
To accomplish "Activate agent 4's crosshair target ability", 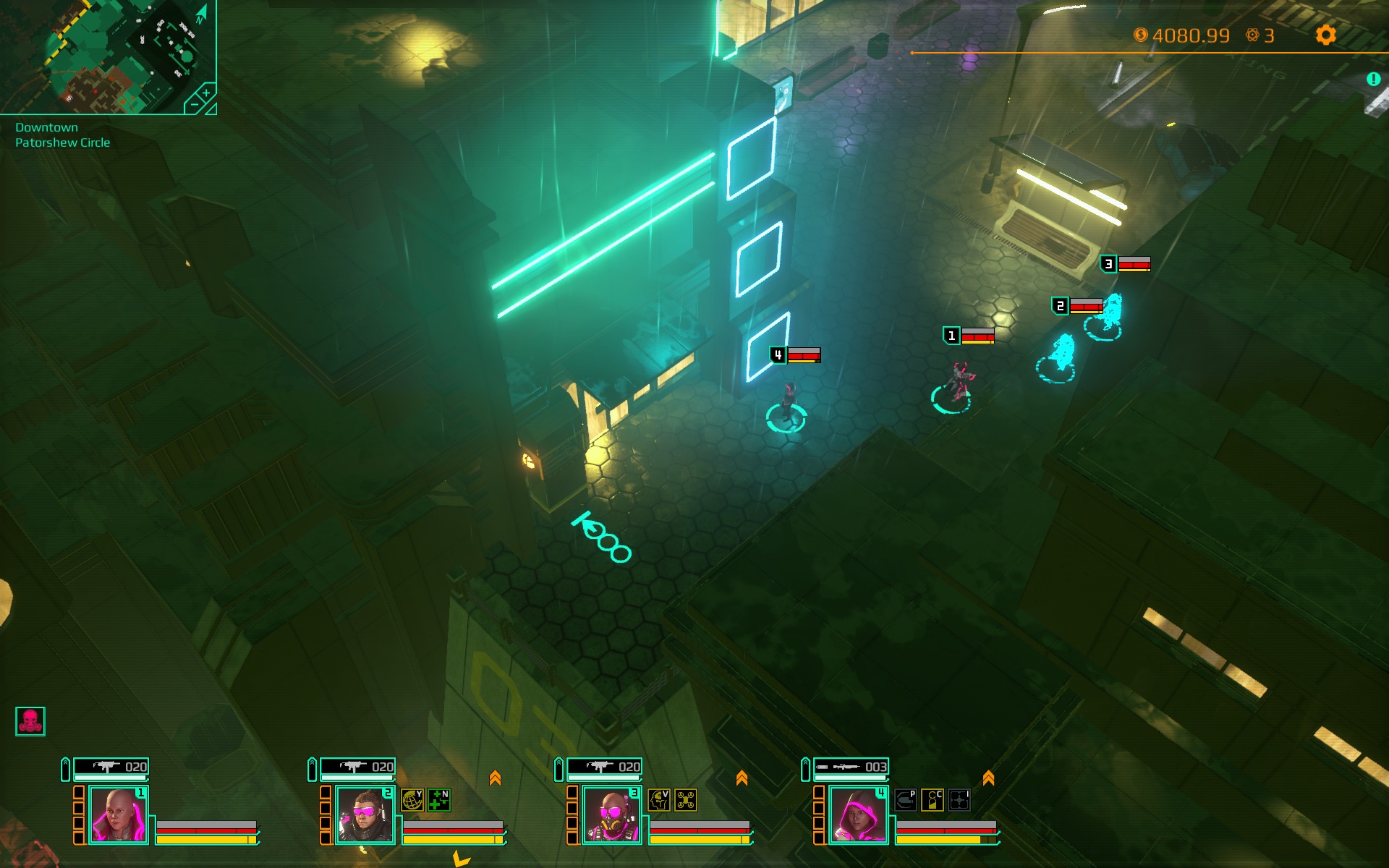I will click(x=959, y=800).
